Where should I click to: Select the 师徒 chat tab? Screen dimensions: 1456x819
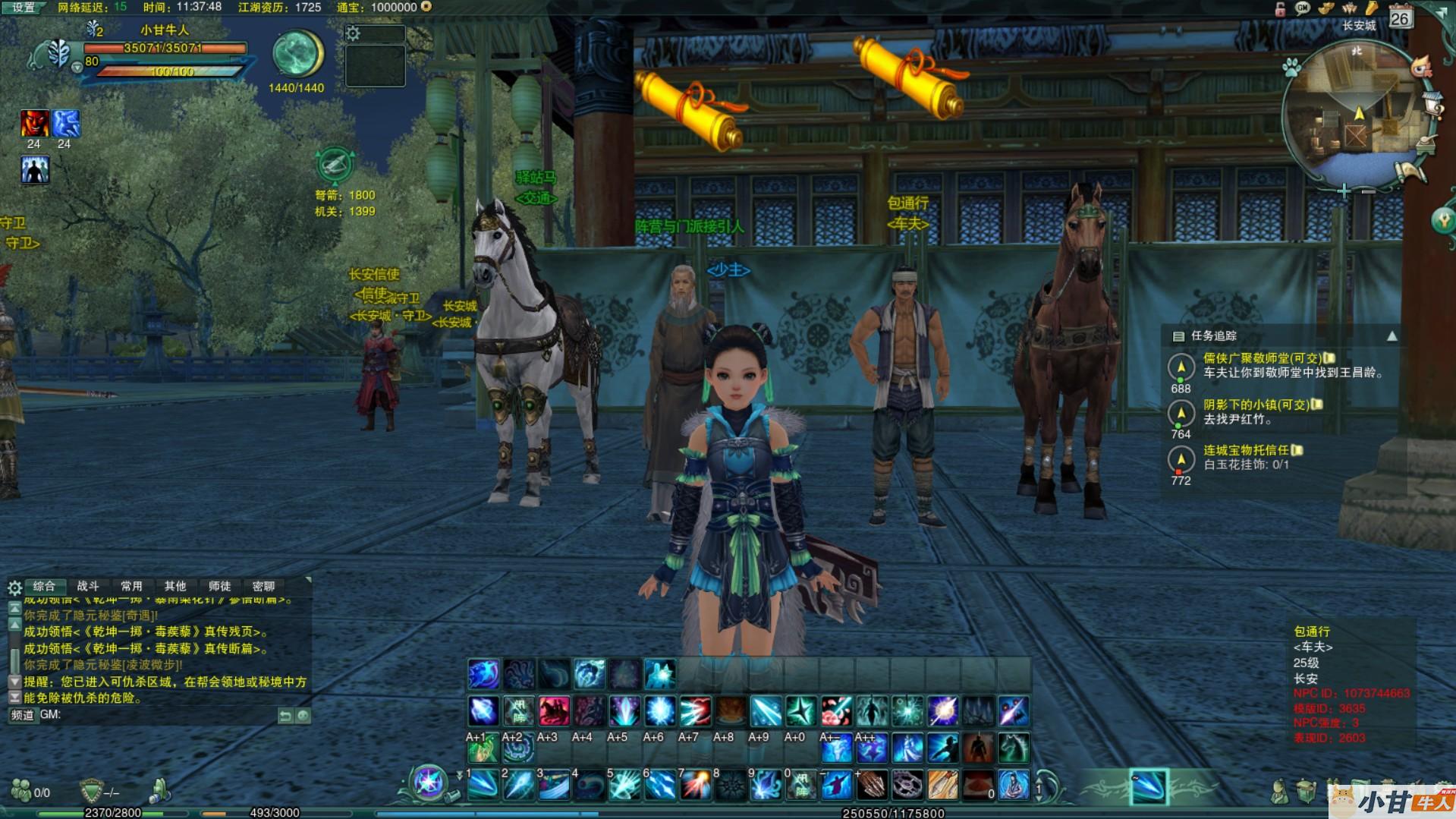click(x=219, y=586)
